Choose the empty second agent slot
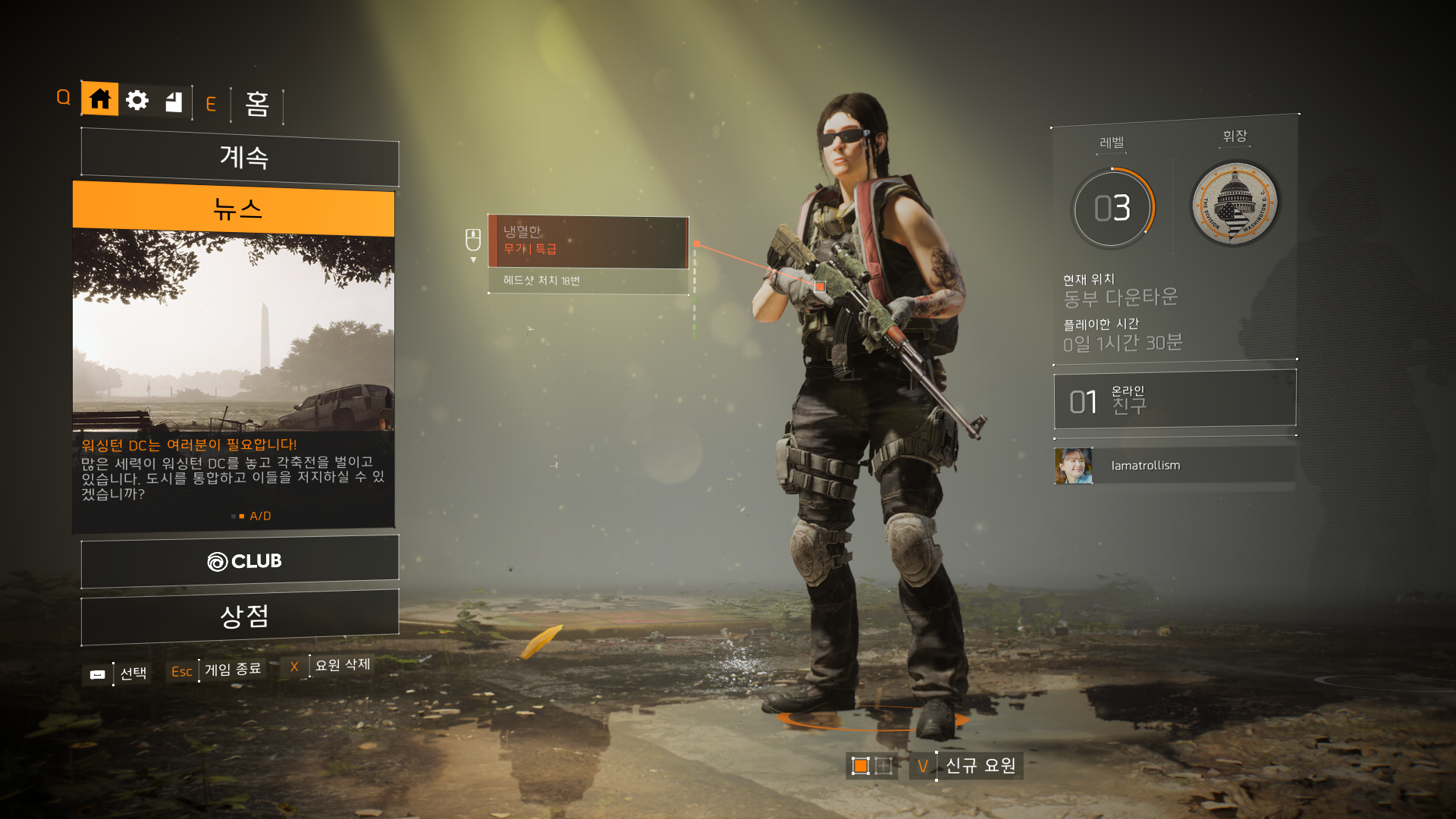 [x=883, y=766]
